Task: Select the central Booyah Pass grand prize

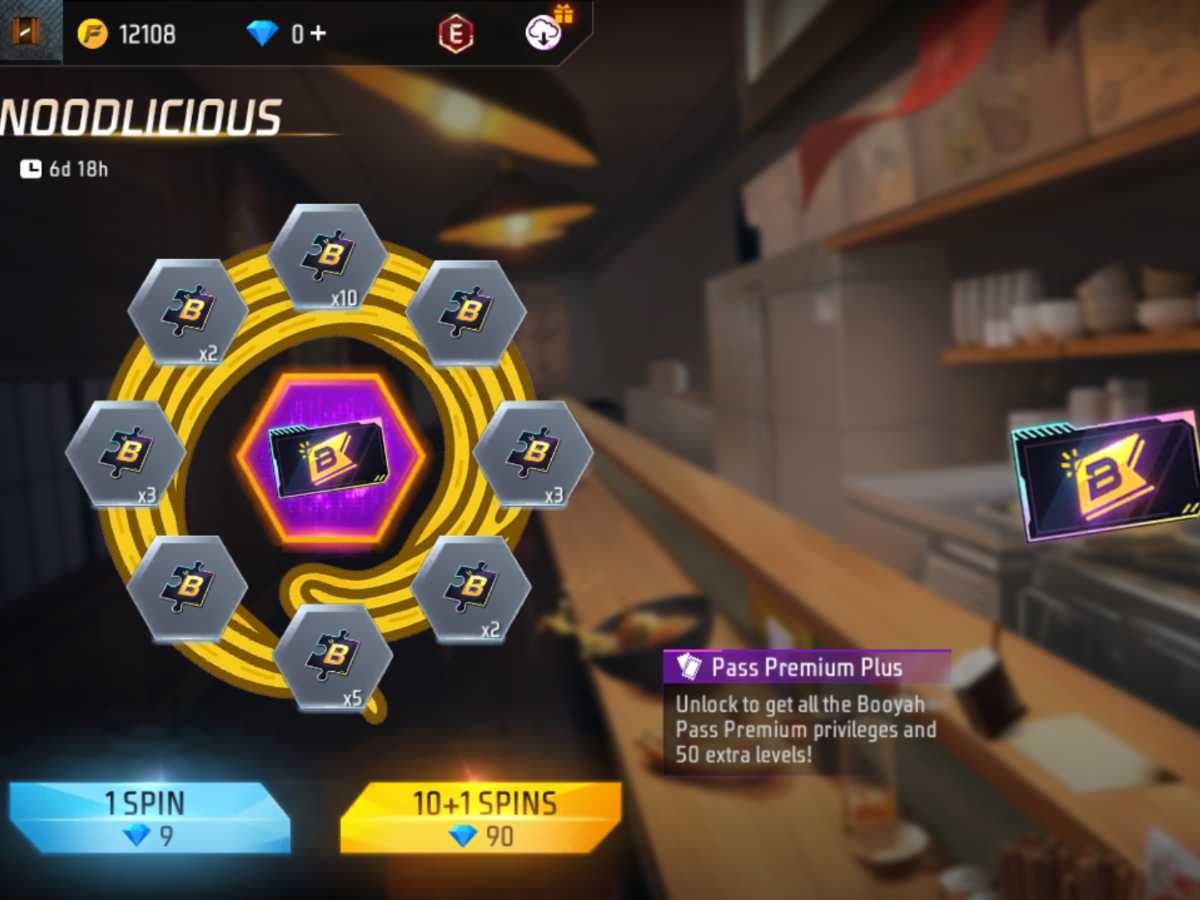Action: point(331,459)
